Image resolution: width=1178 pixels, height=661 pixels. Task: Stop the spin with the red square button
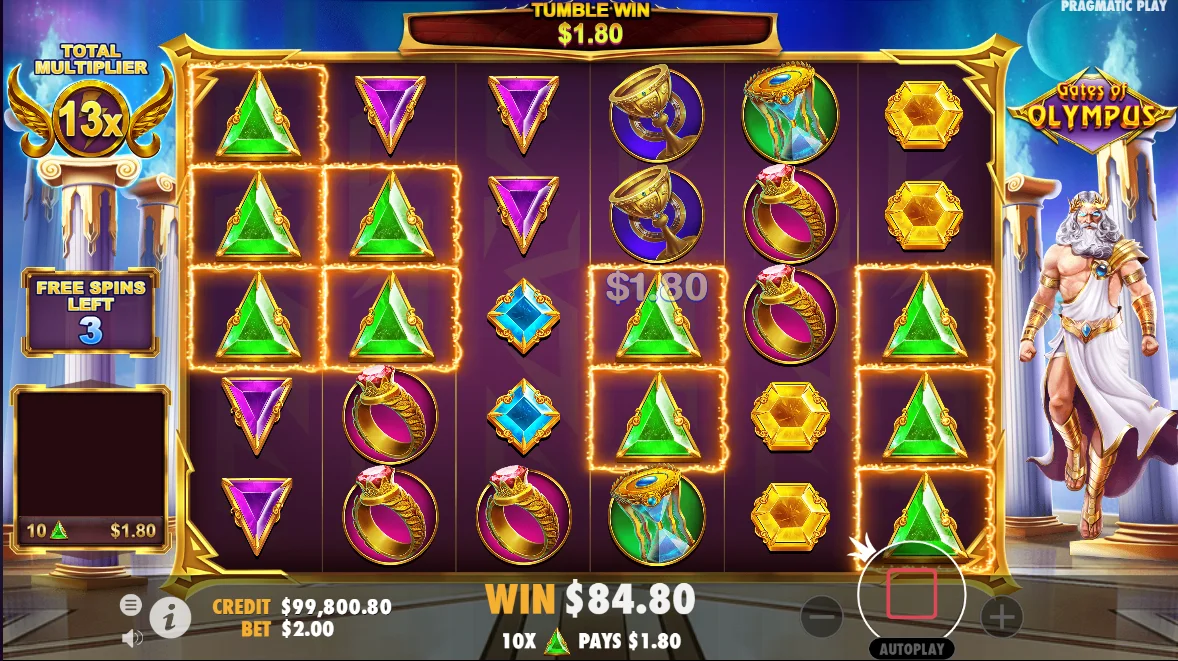click(x=911, y=594)
